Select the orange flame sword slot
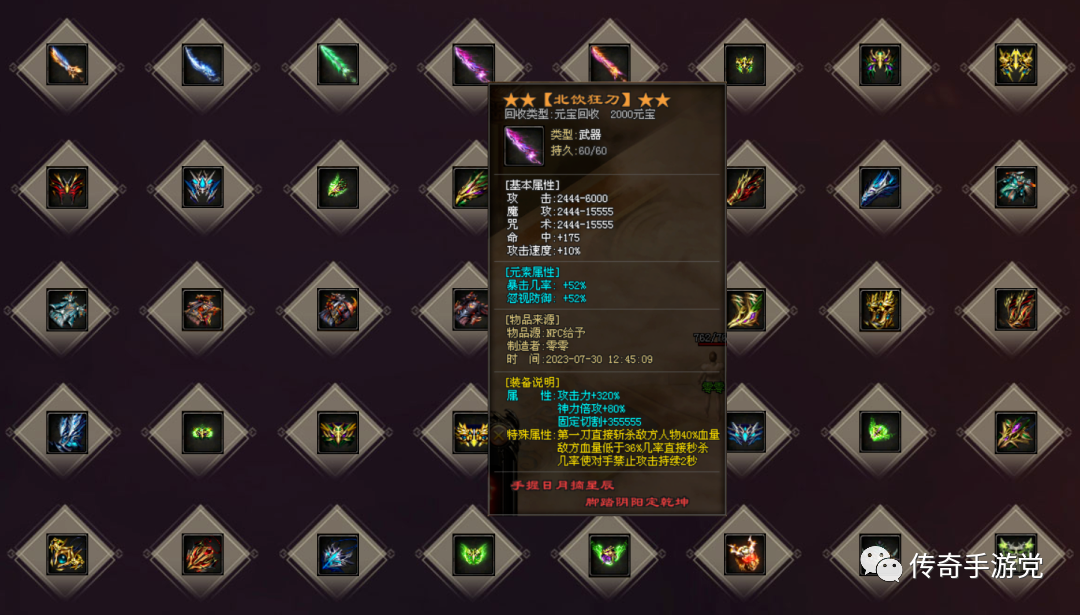1080x615 pixels. tap(67, 65)
